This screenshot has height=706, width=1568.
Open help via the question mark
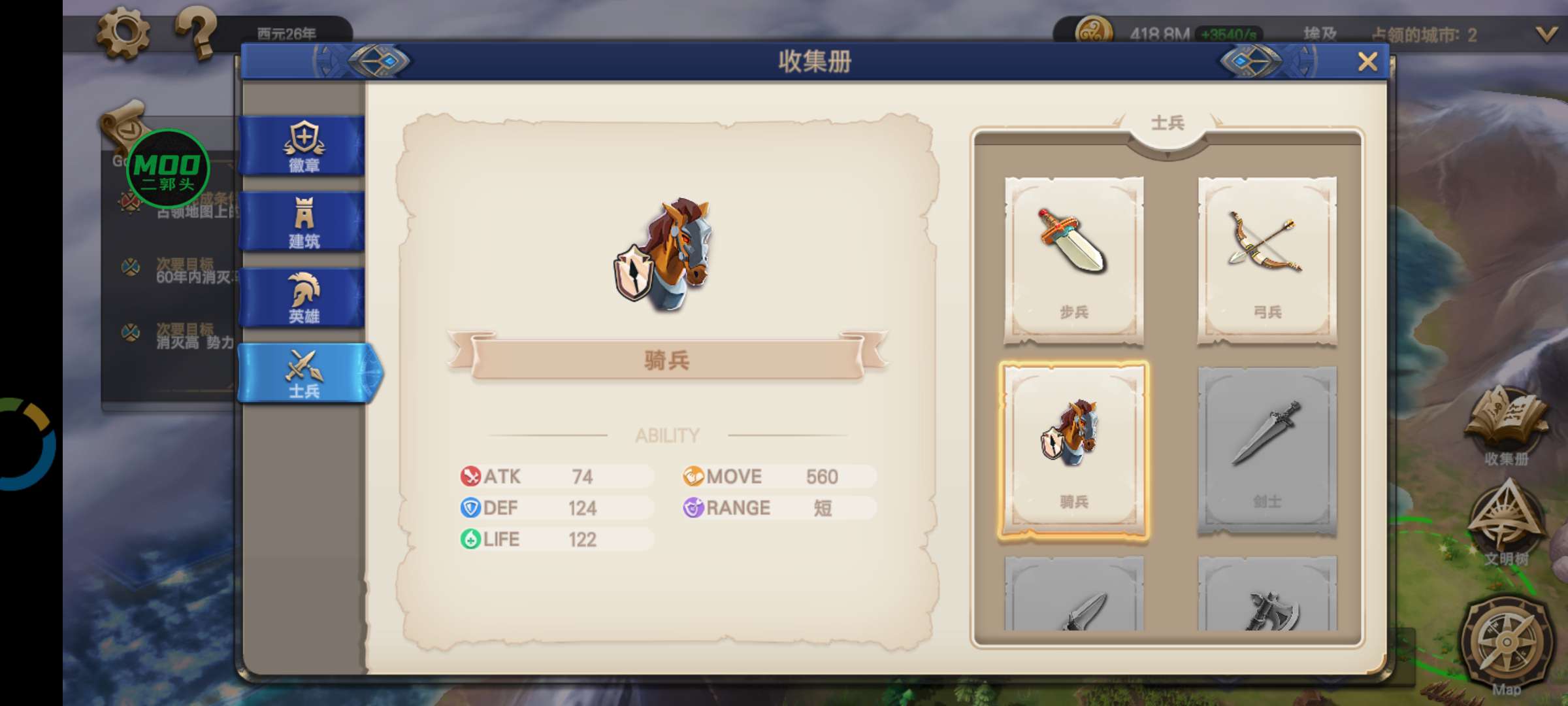[196, 33]
